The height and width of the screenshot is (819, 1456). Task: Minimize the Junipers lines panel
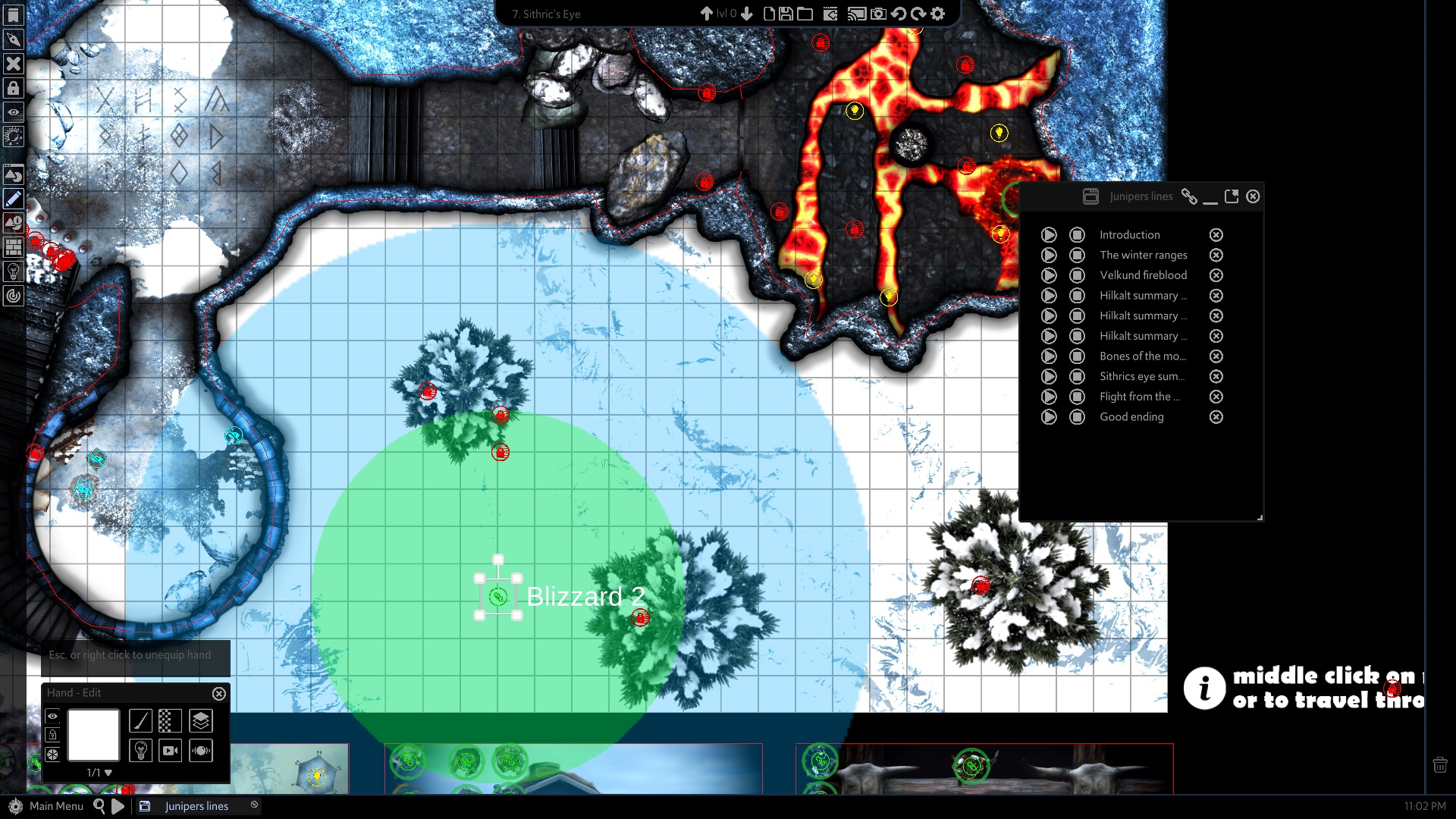1210,196
